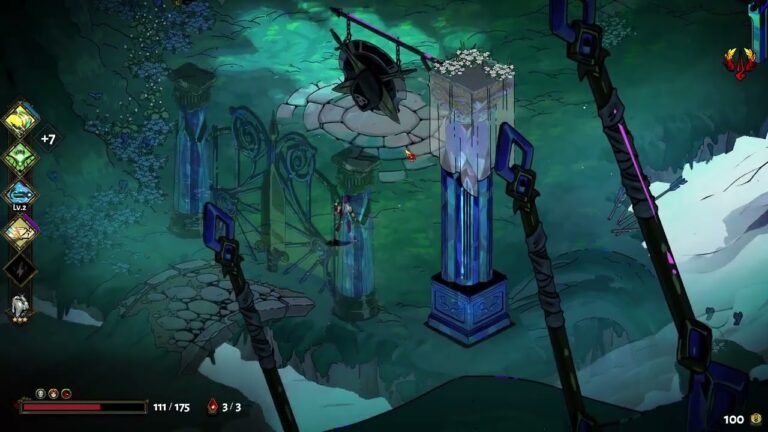
Task: Select the white keepsake icon with stars
Action: coord(20,305)
